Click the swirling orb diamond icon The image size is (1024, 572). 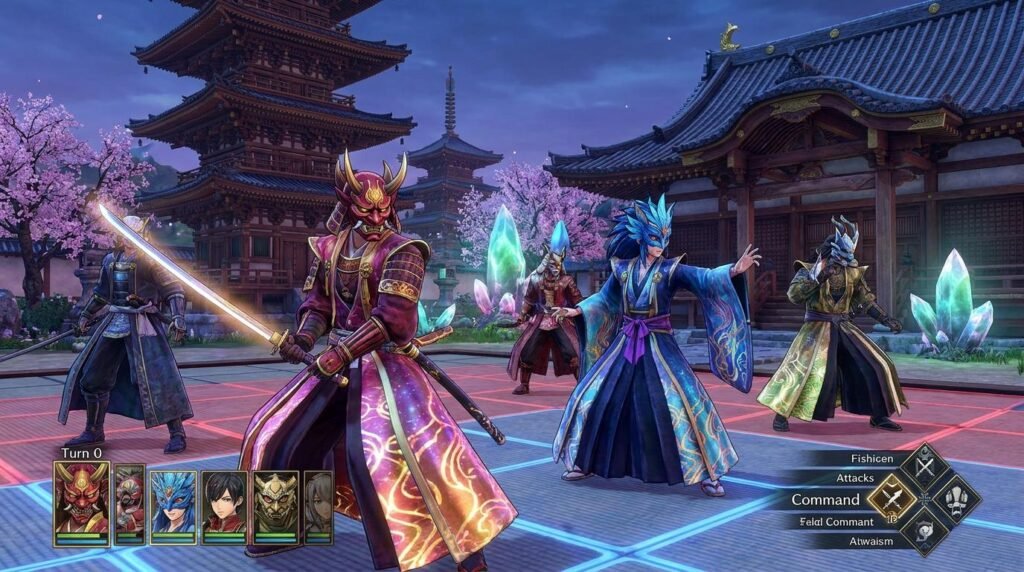[923, 530]
